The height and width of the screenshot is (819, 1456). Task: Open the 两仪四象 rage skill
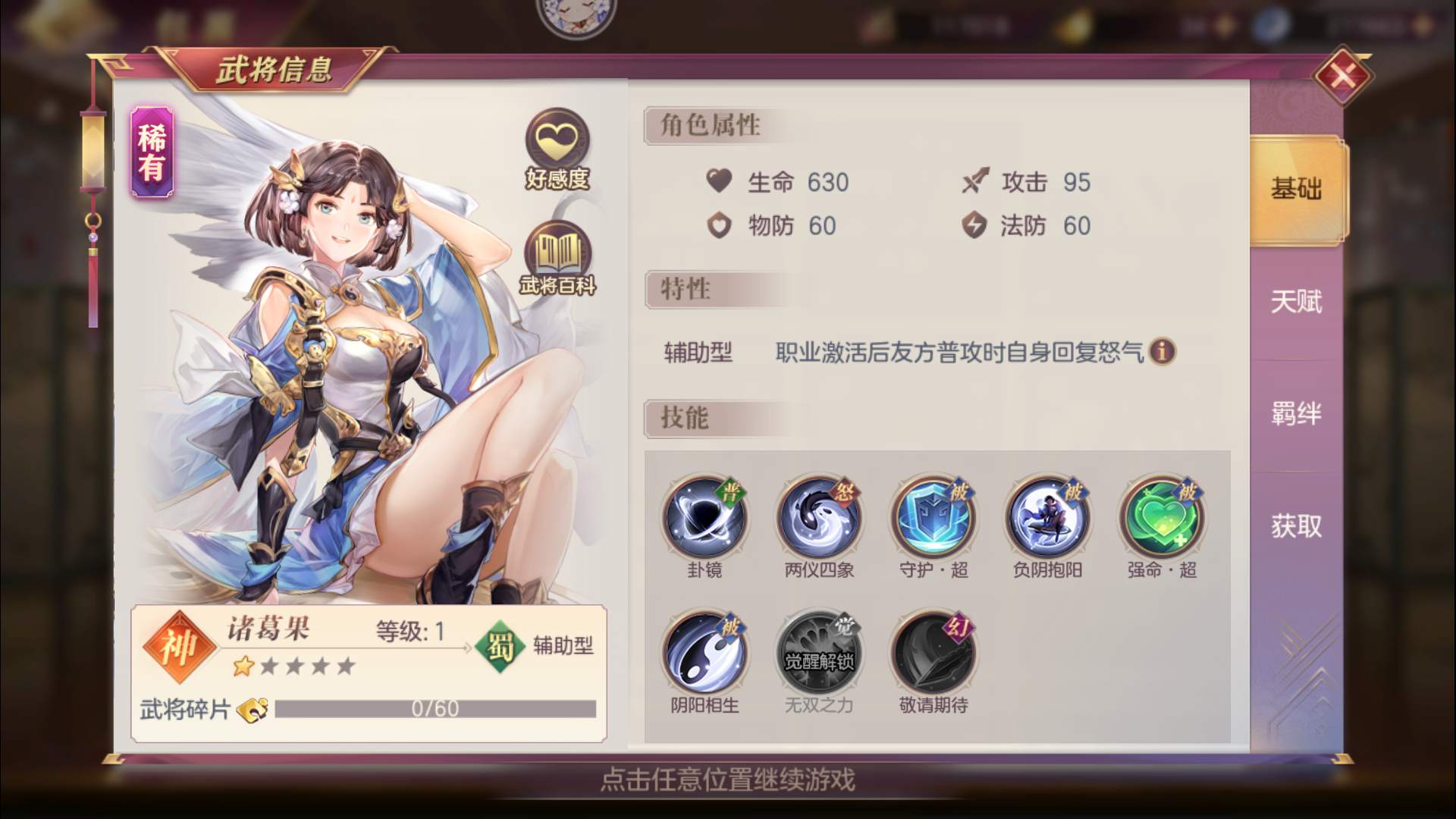click(817, 519)
